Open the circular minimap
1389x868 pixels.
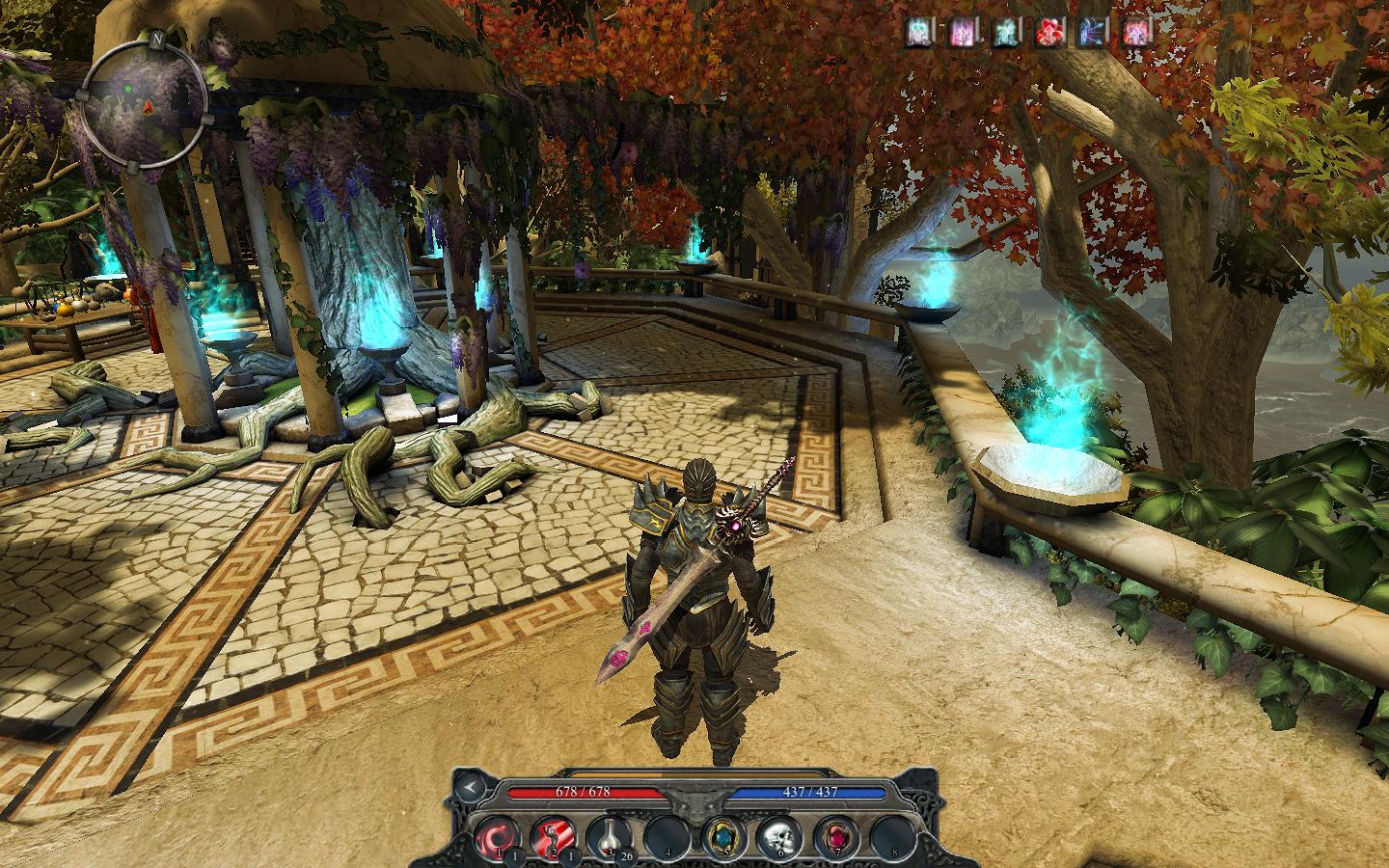tap(145, 102)
